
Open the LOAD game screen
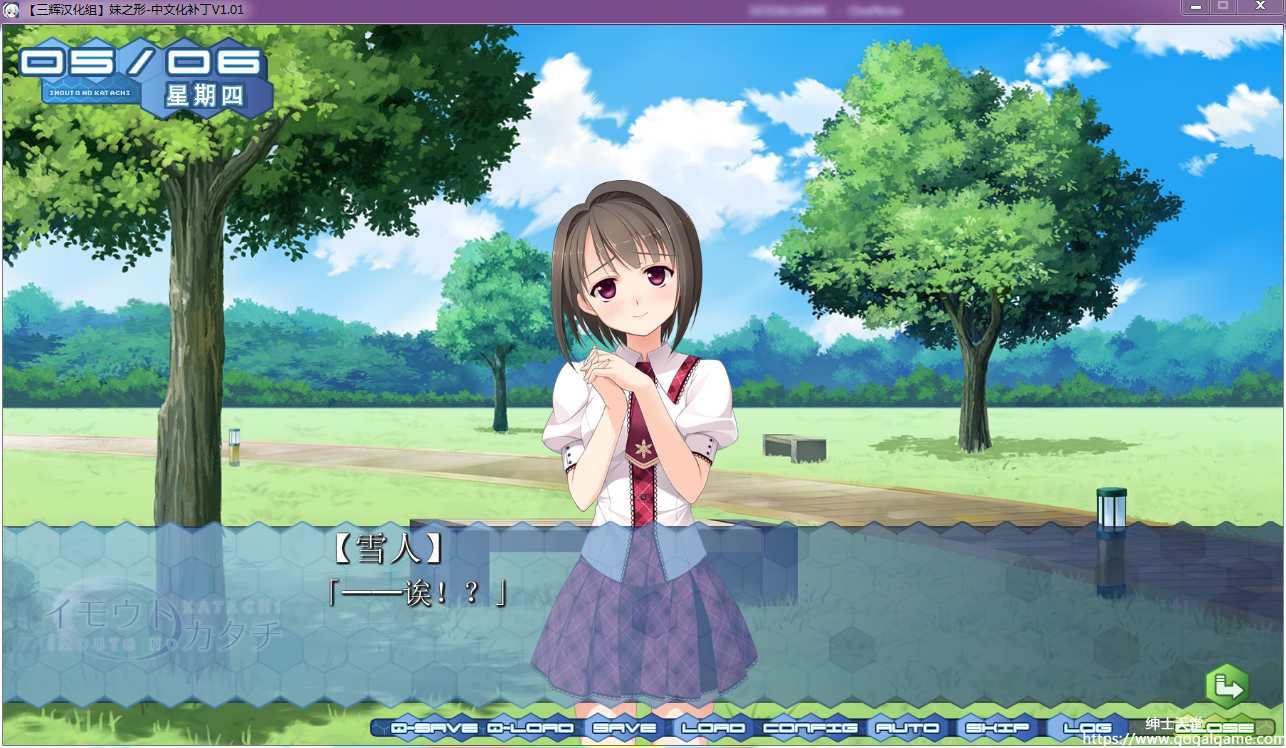713,728
